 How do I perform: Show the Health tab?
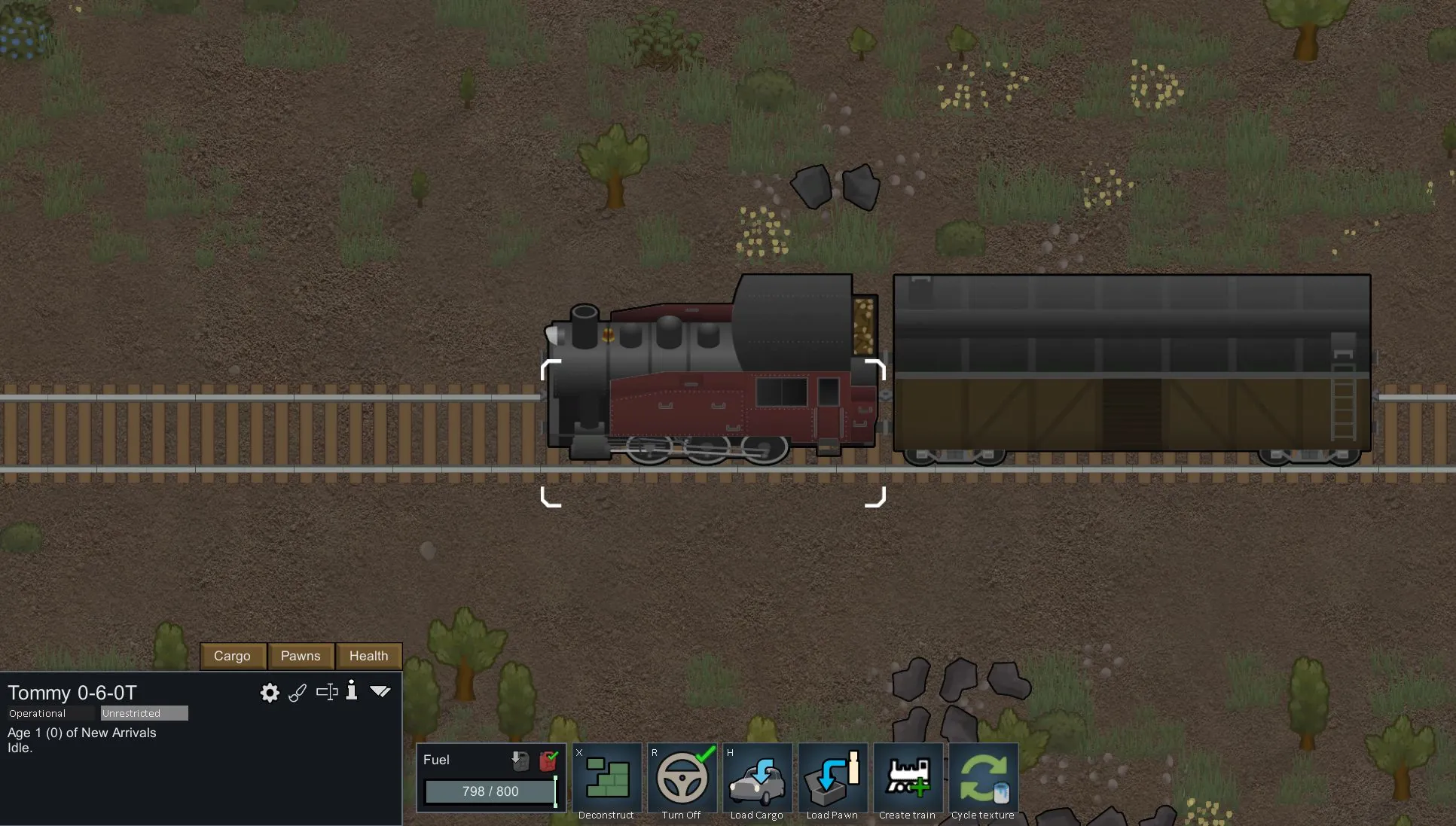point(368,656)
